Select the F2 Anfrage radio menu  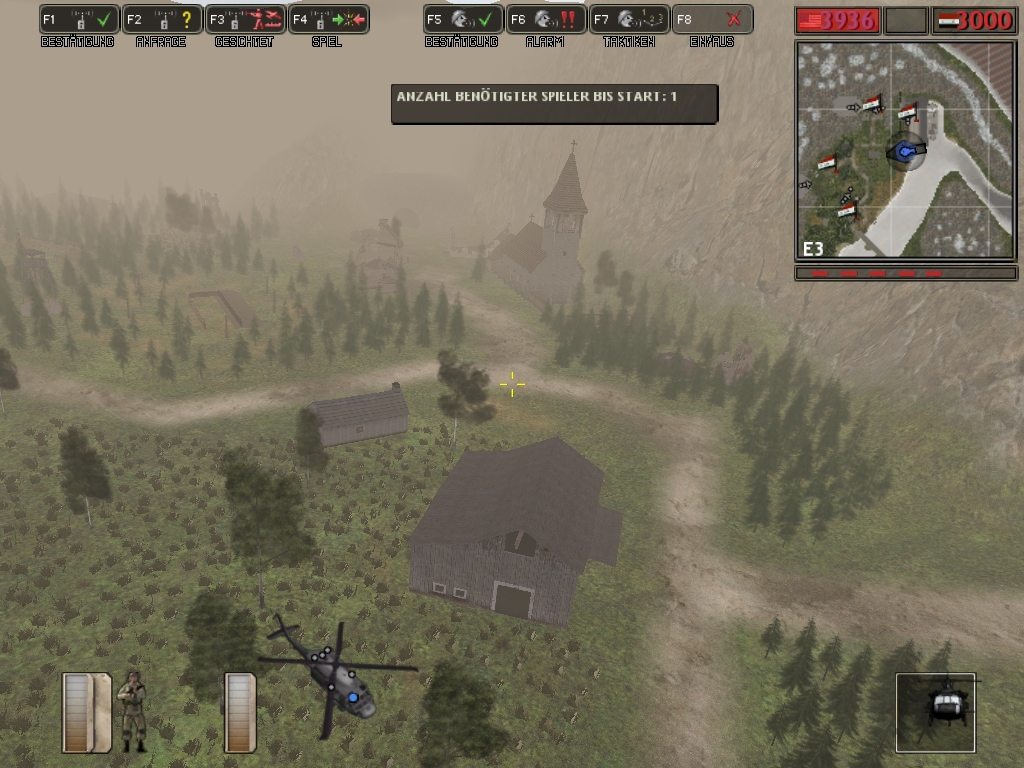coord(162,19)
